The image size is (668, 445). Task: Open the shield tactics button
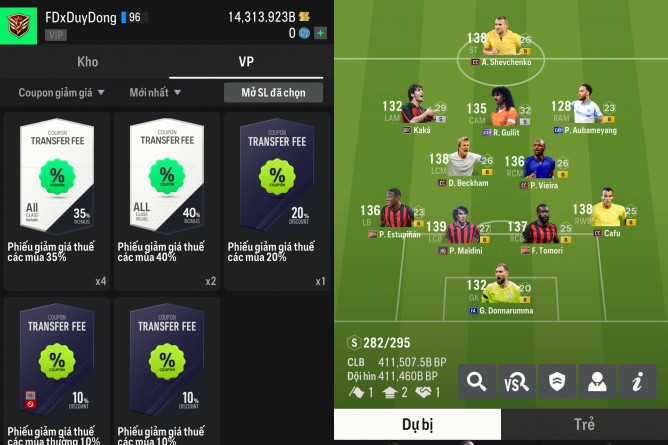click(x=557, y=382)
